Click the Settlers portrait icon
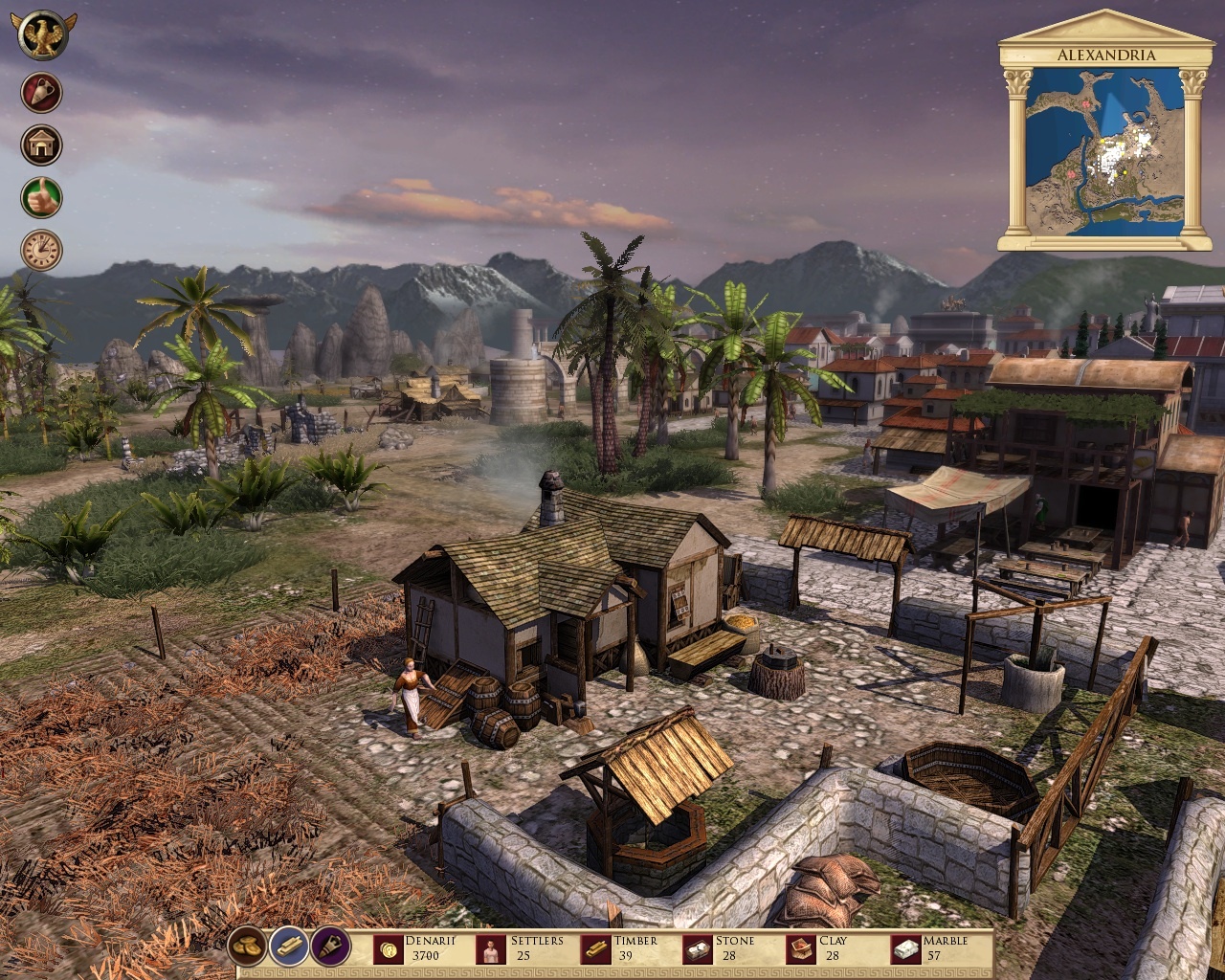Screen dimensions: 1225x980 (x=491, y=949)
